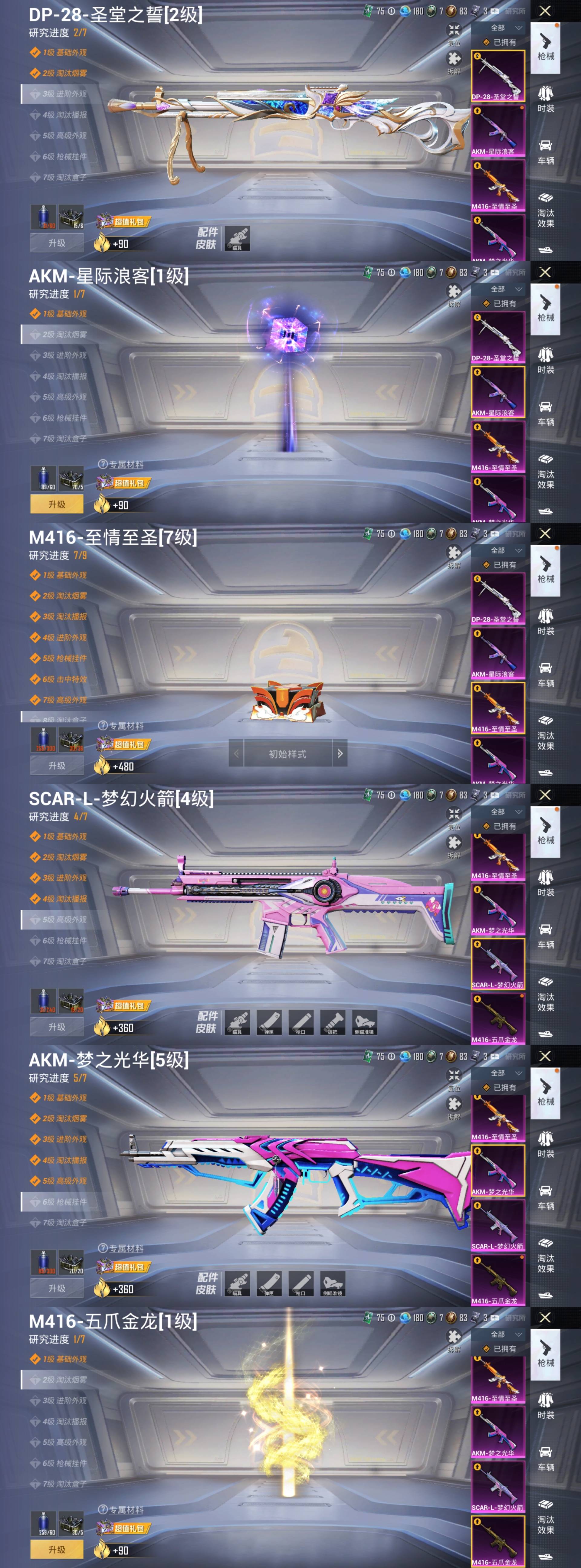
Task: Click 升级 in the AKM-星际浪客 panel
Action: (57, 504)
